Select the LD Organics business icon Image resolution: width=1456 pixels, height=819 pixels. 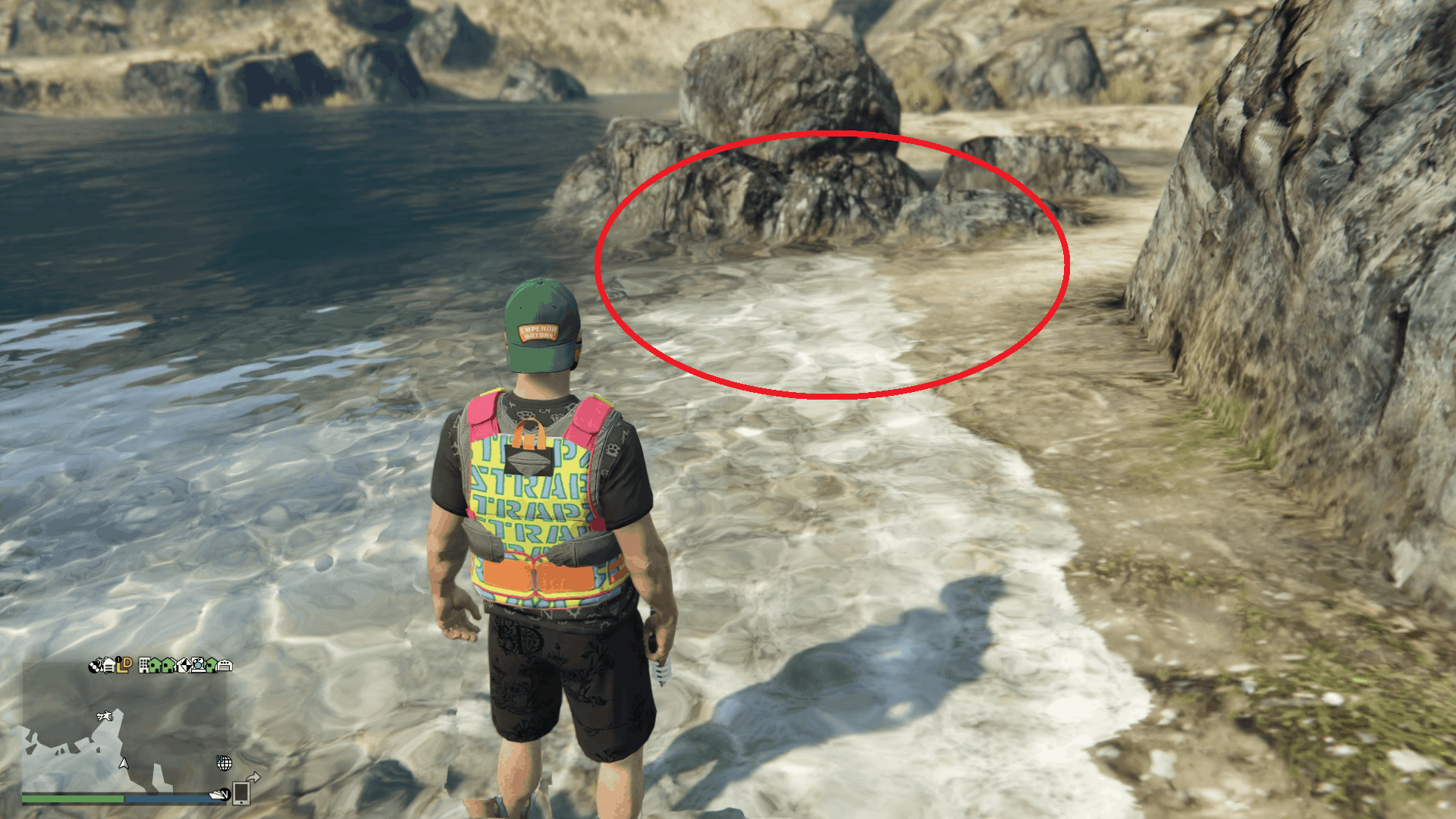123,665
